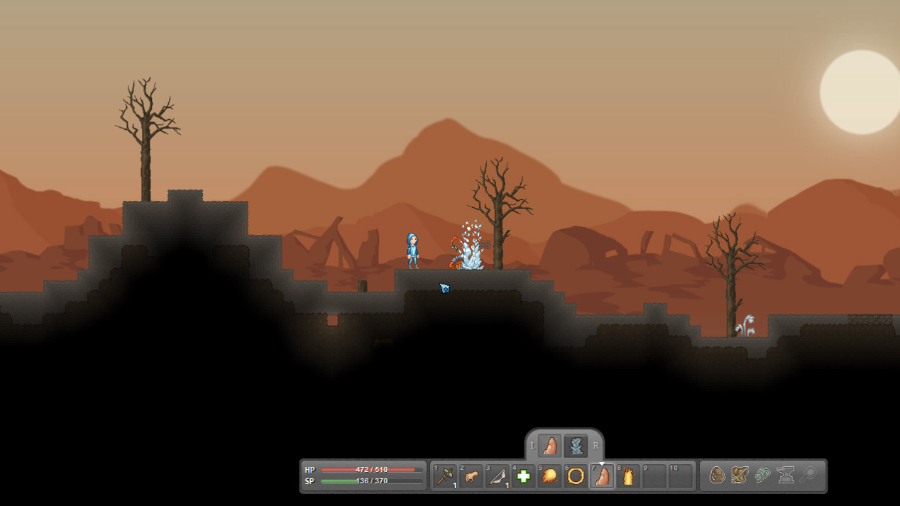Image resolution: width=900 pixels, height=506 pixels.
Task: Select the pickaxe in hotbar slot 1
Action: [x=446, y=476]
